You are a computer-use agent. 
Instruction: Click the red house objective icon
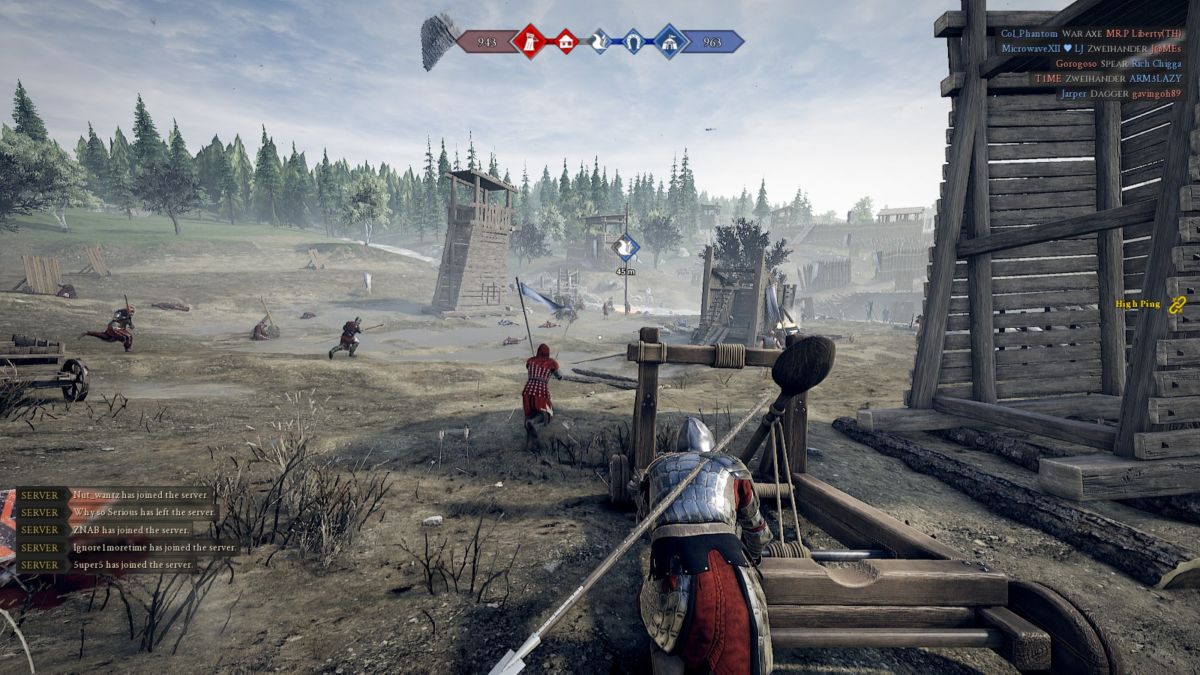tap(565, 41)
